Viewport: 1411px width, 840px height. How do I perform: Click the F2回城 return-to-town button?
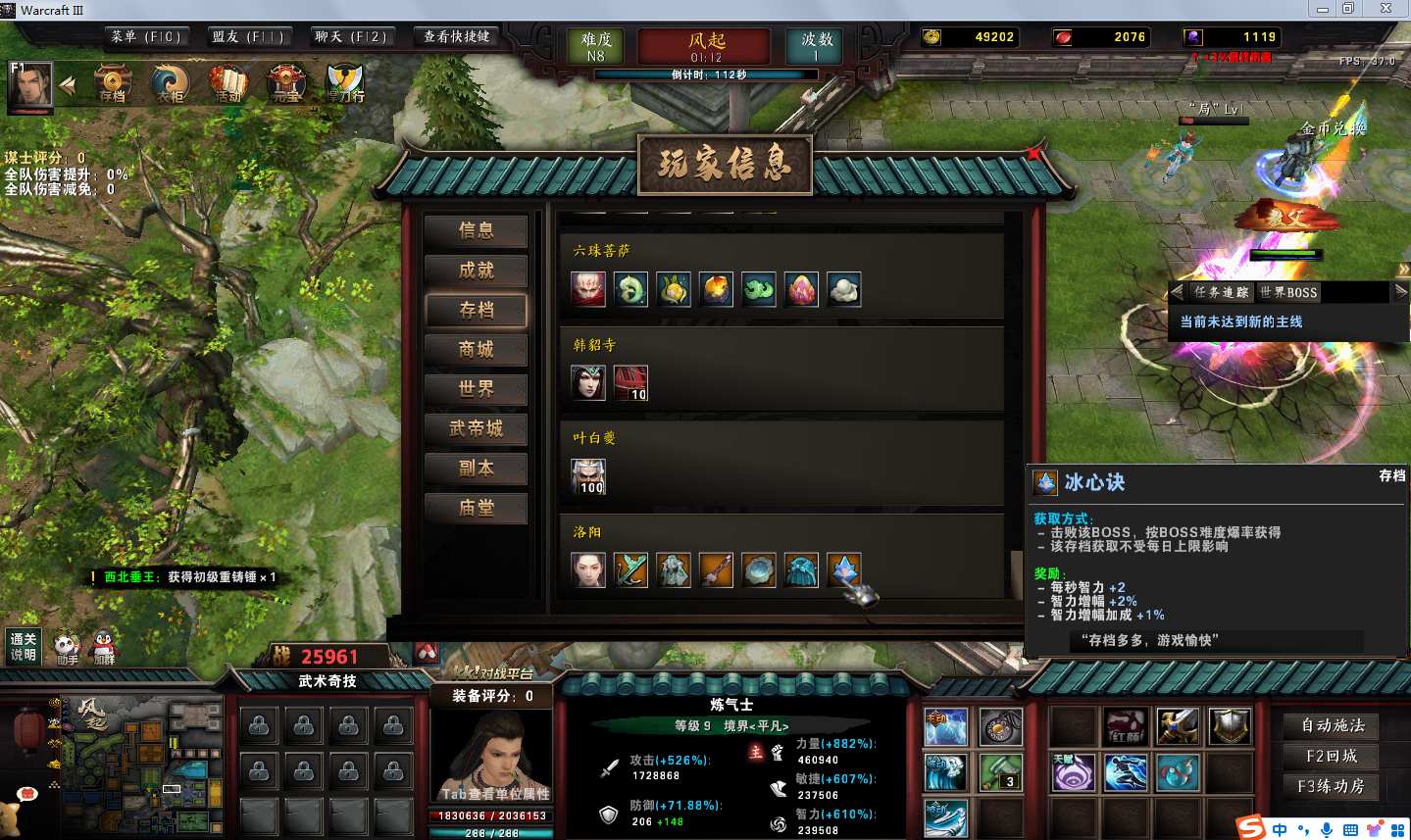(1332, 756)
